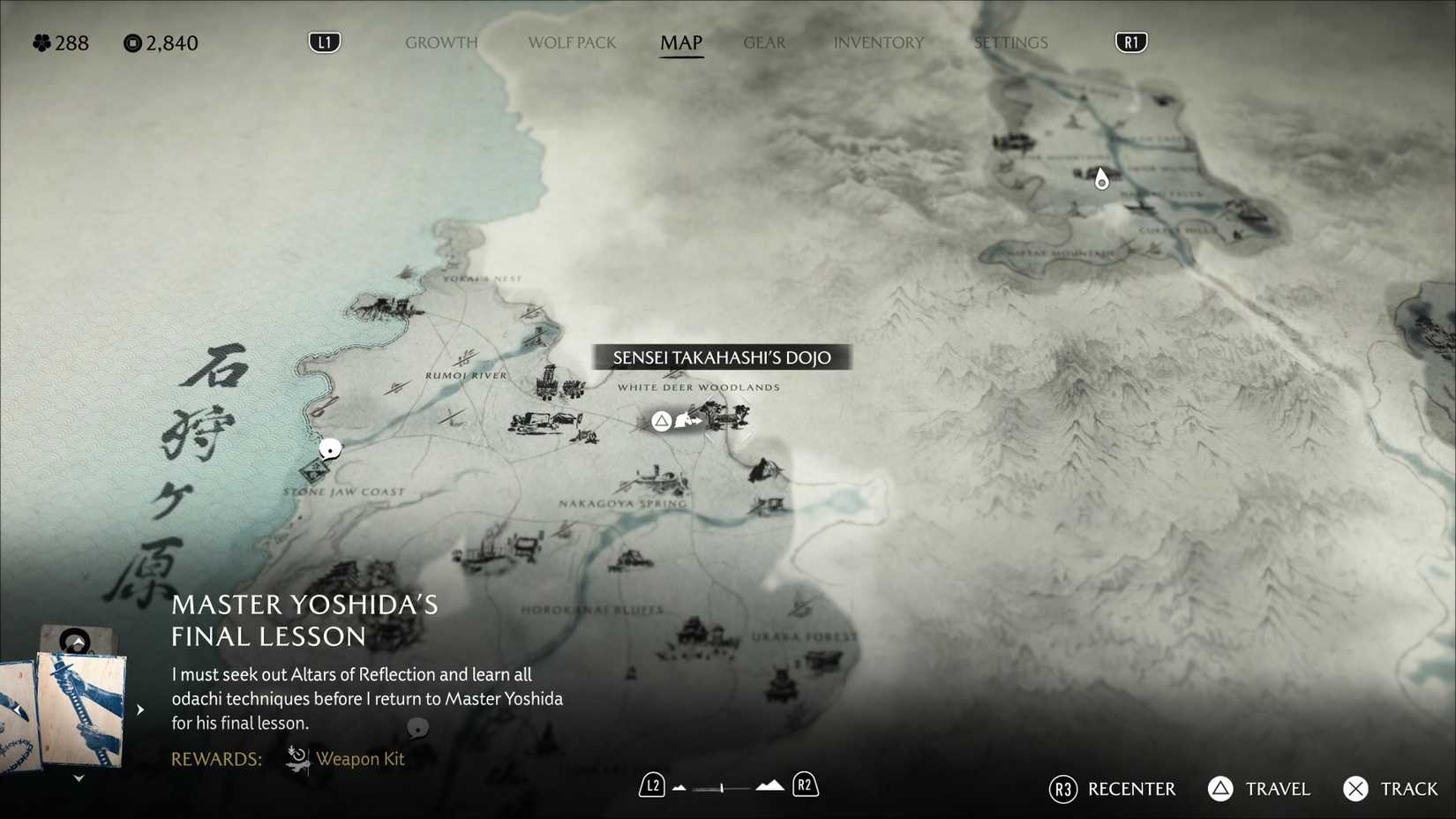Go to the Settings tab
1456x819 pixels.
[x=1010, y=42]
